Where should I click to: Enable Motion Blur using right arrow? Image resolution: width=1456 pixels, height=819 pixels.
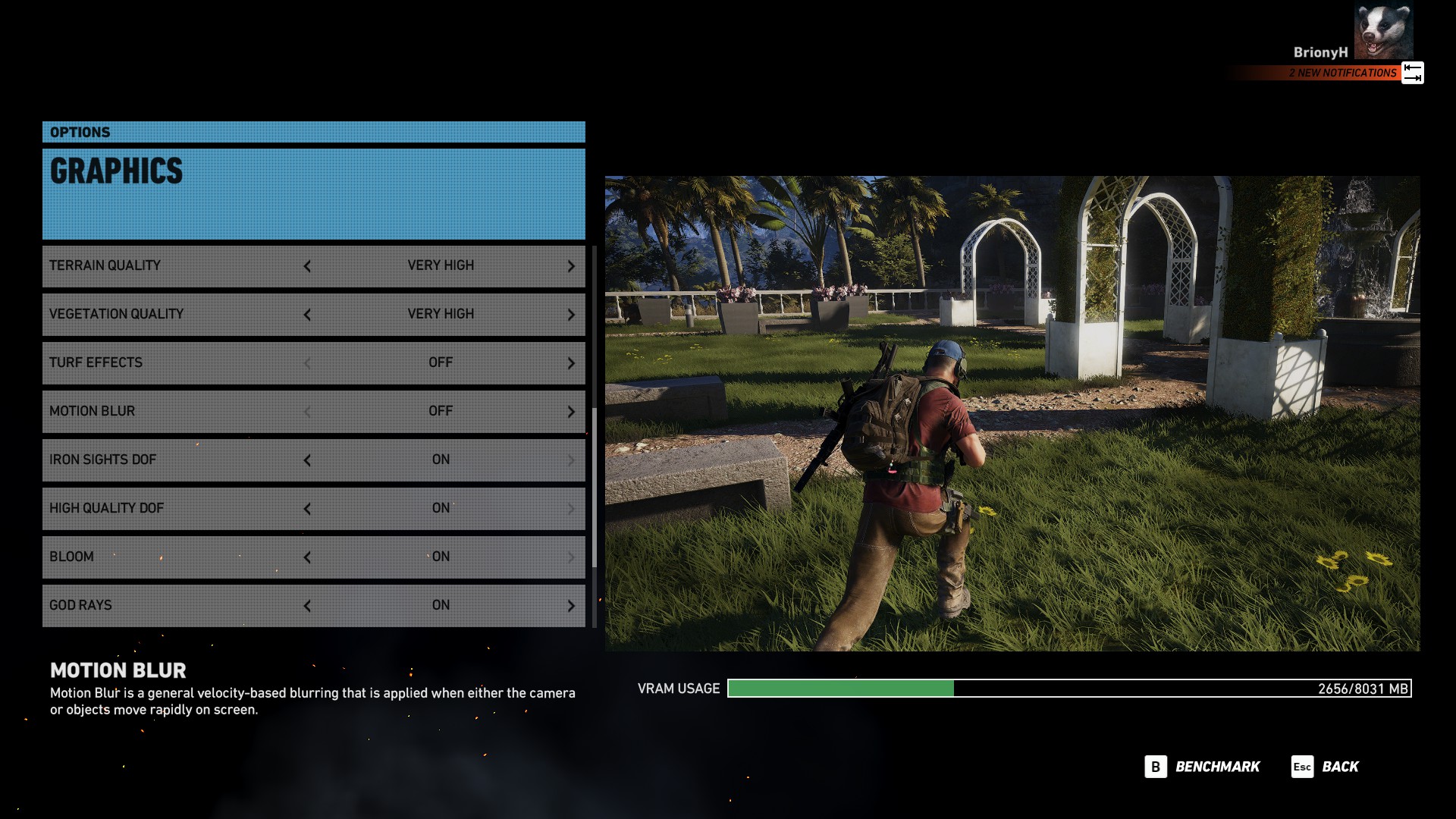coord(571,412)
